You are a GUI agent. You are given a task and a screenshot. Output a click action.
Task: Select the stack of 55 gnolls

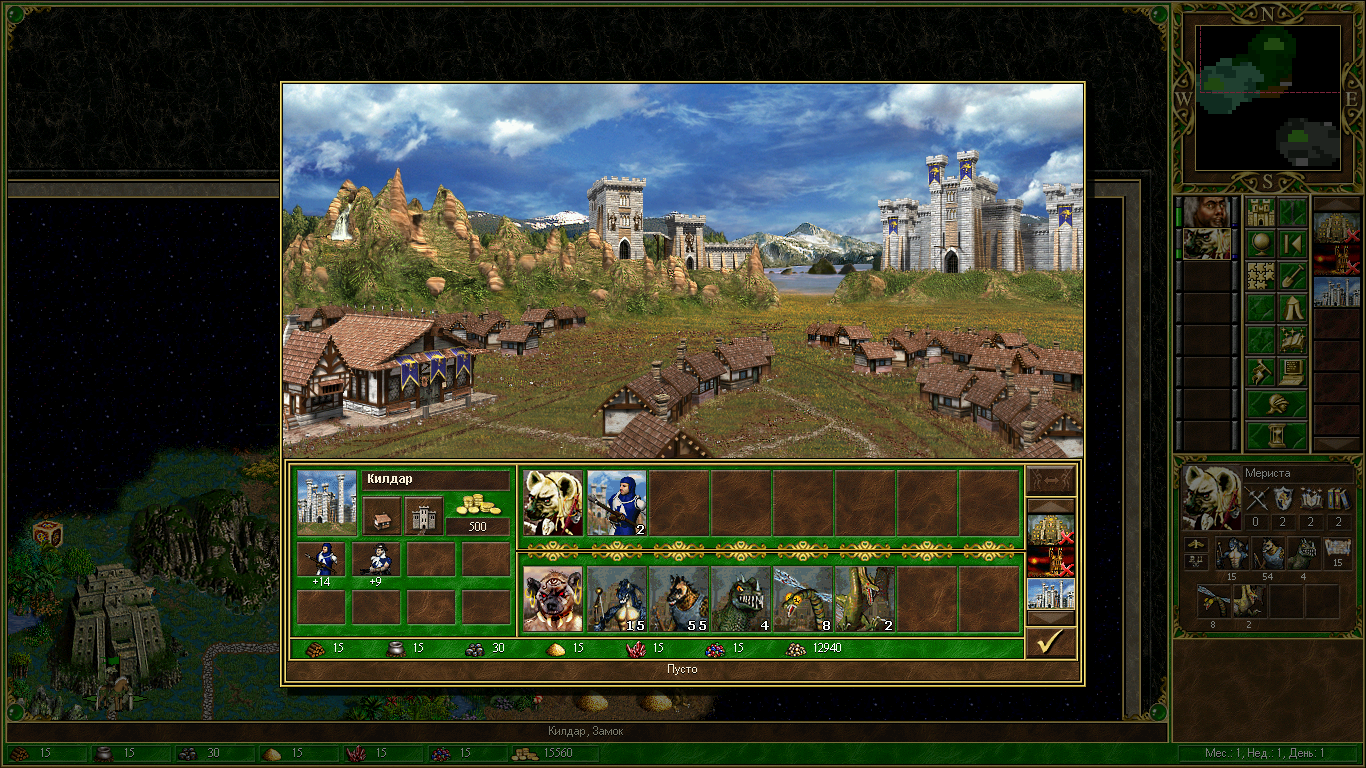tap(679, 599)
